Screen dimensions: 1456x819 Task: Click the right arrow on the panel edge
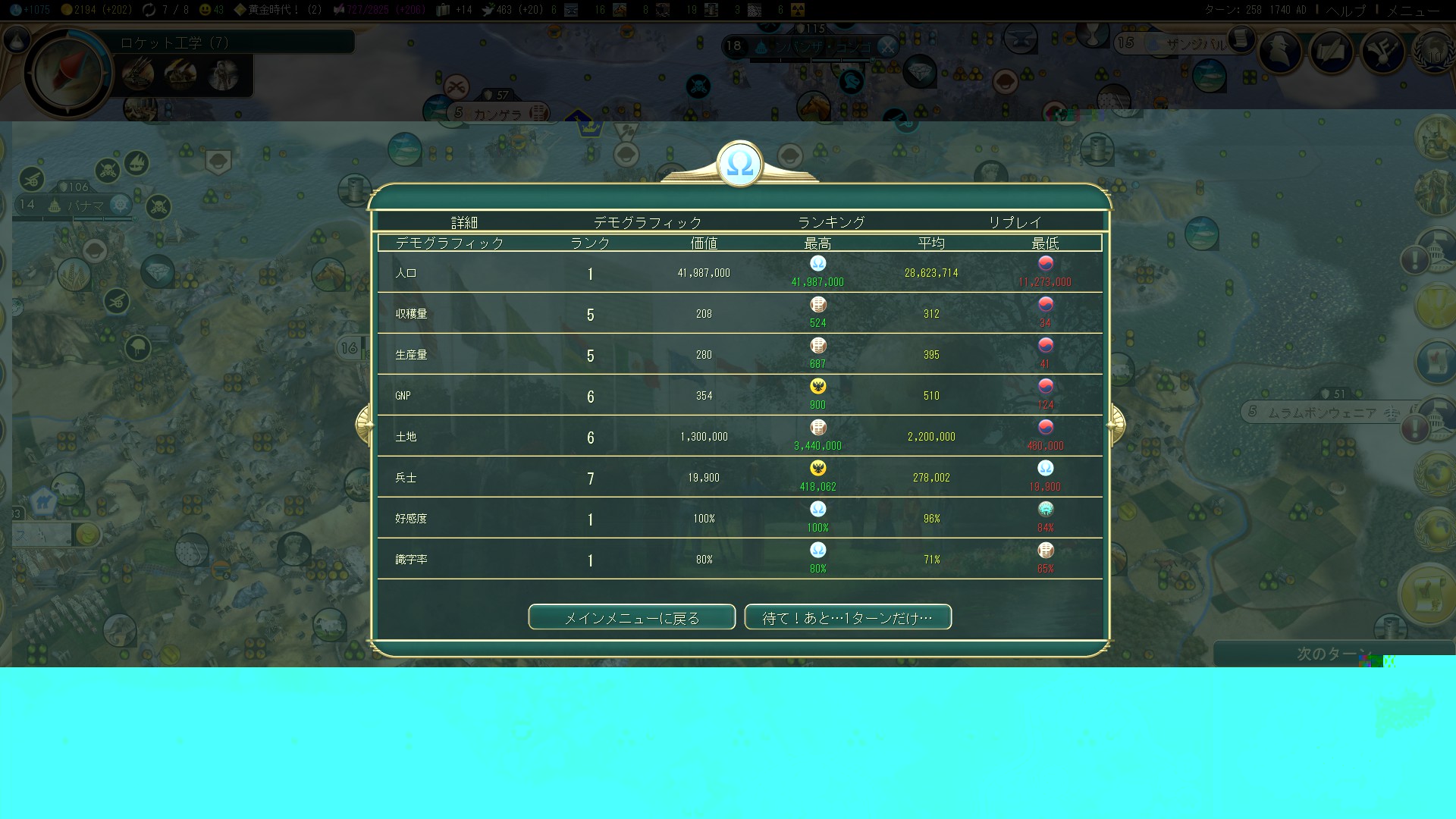[x=1116, y=424]
